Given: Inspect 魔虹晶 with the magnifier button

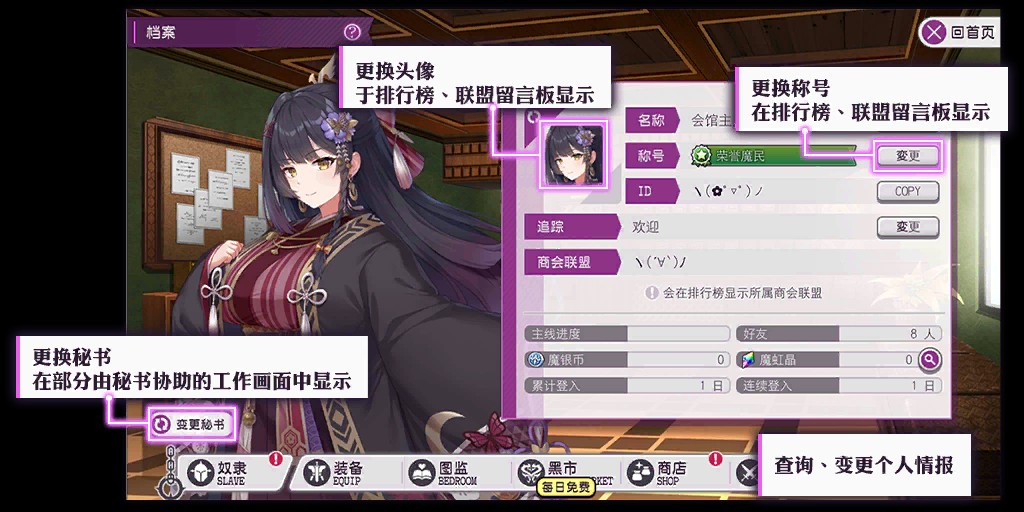Looking at the screenshot, I should pyautogui.click(x=929, y=360).
